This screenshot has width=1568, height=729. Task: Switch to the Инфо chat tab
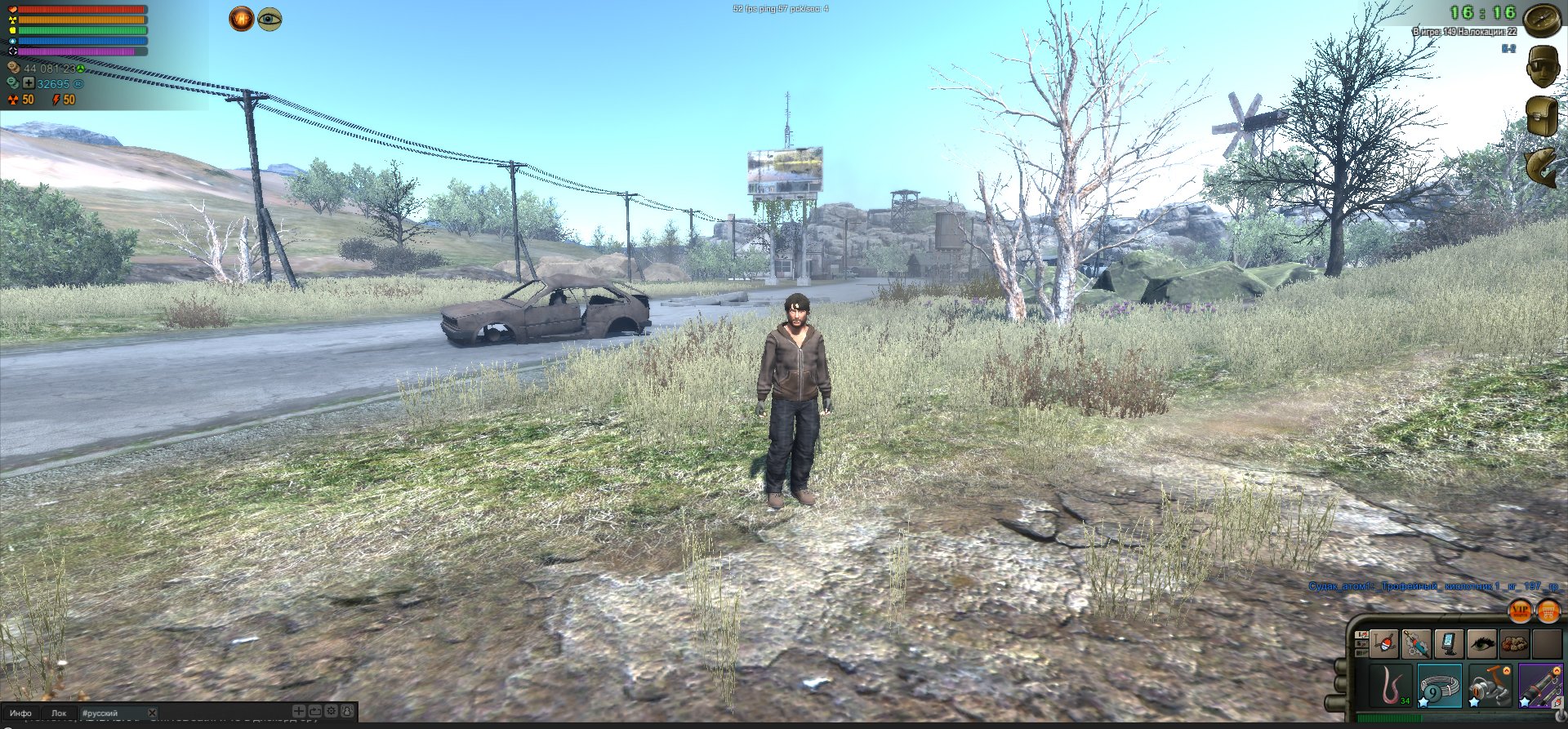click(21, 713)
